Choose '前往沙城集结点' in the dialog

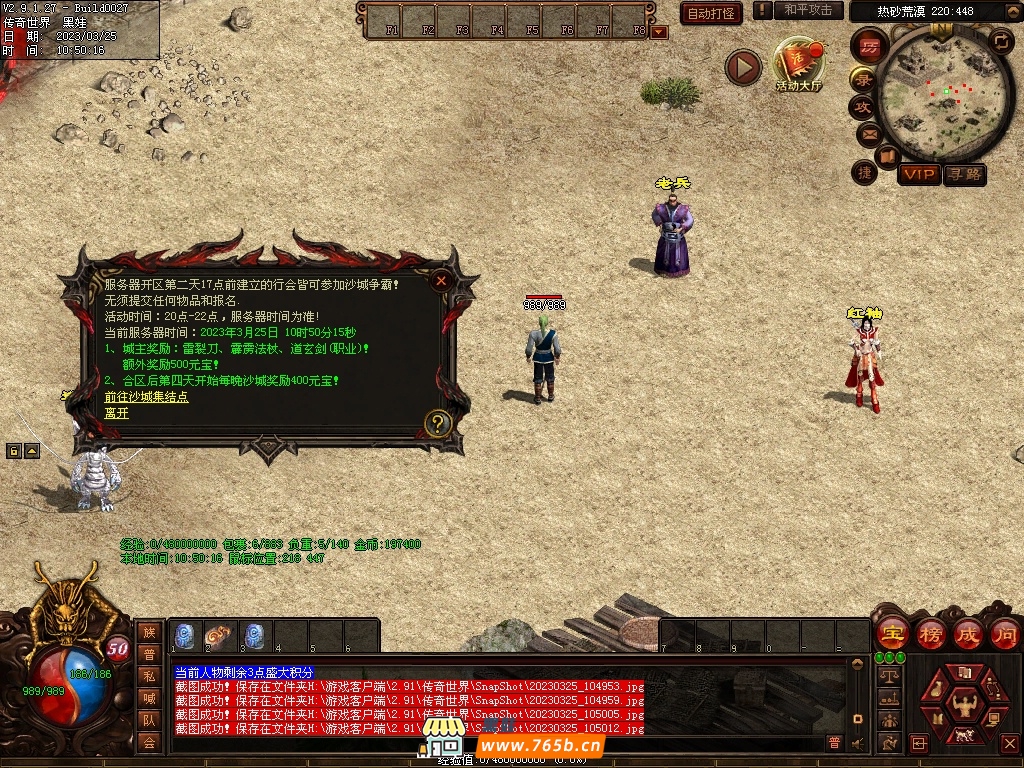(x=146, y=397)
